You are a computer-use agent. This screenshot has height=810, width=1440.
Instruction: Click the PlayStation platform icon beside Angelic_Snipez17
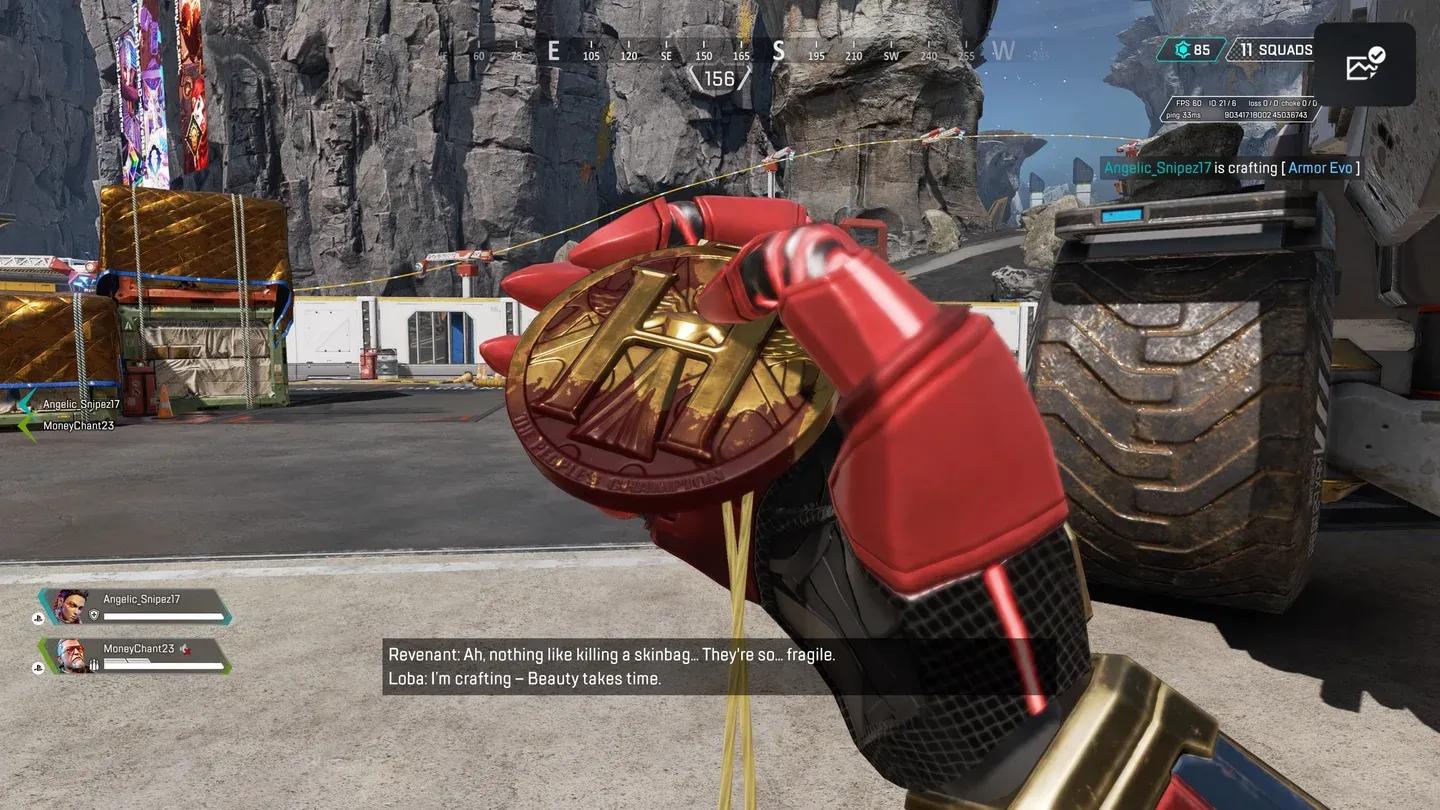pos(38,618)
